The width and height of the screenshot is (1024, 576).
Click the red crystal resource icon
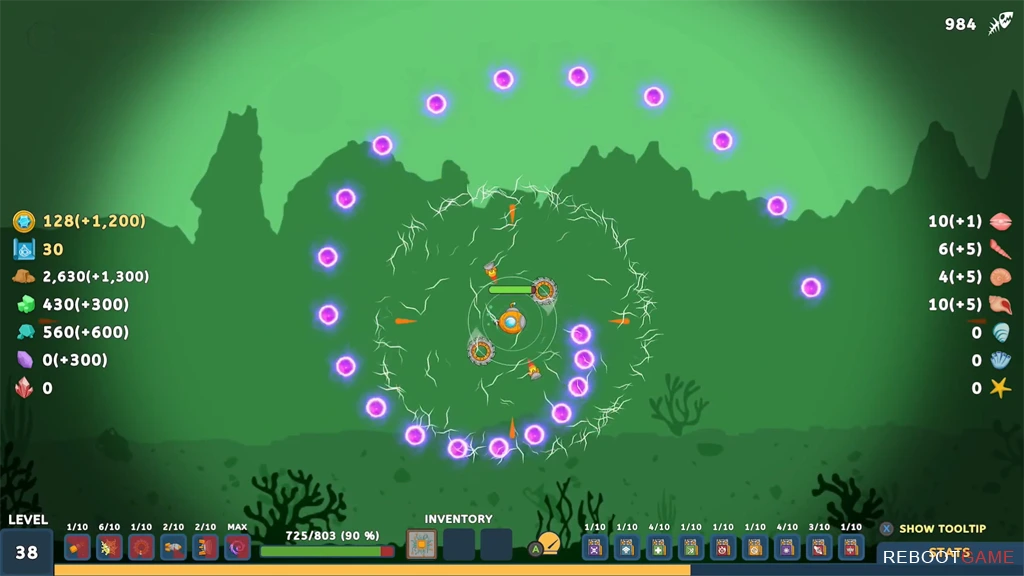coord(24,388)
